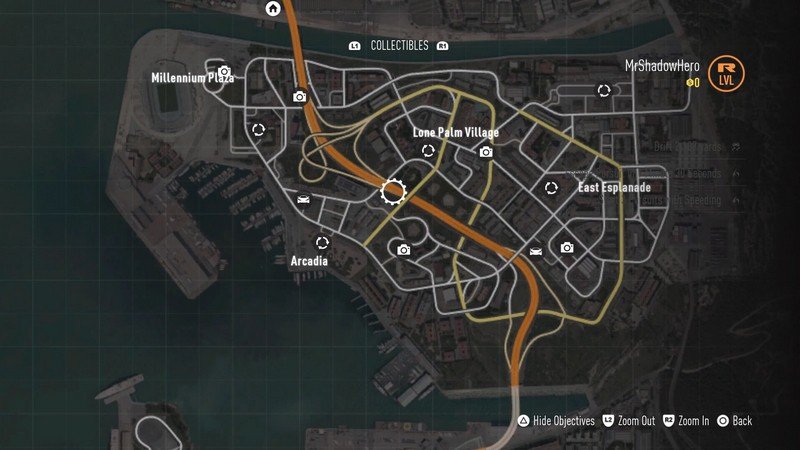This screenshot has height=450, width=800.
Task: Click the Millennium Plaza district label
Action: (192, 78)
